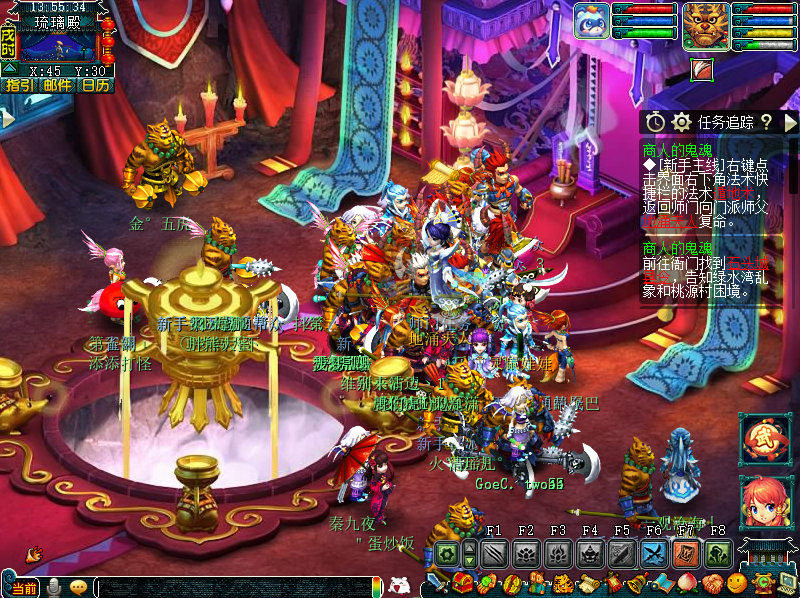Viewport: 800px width, 598px height.
Task: Collapse the minimap with the up-arrow toggle
Action: (x=8, y=69)
